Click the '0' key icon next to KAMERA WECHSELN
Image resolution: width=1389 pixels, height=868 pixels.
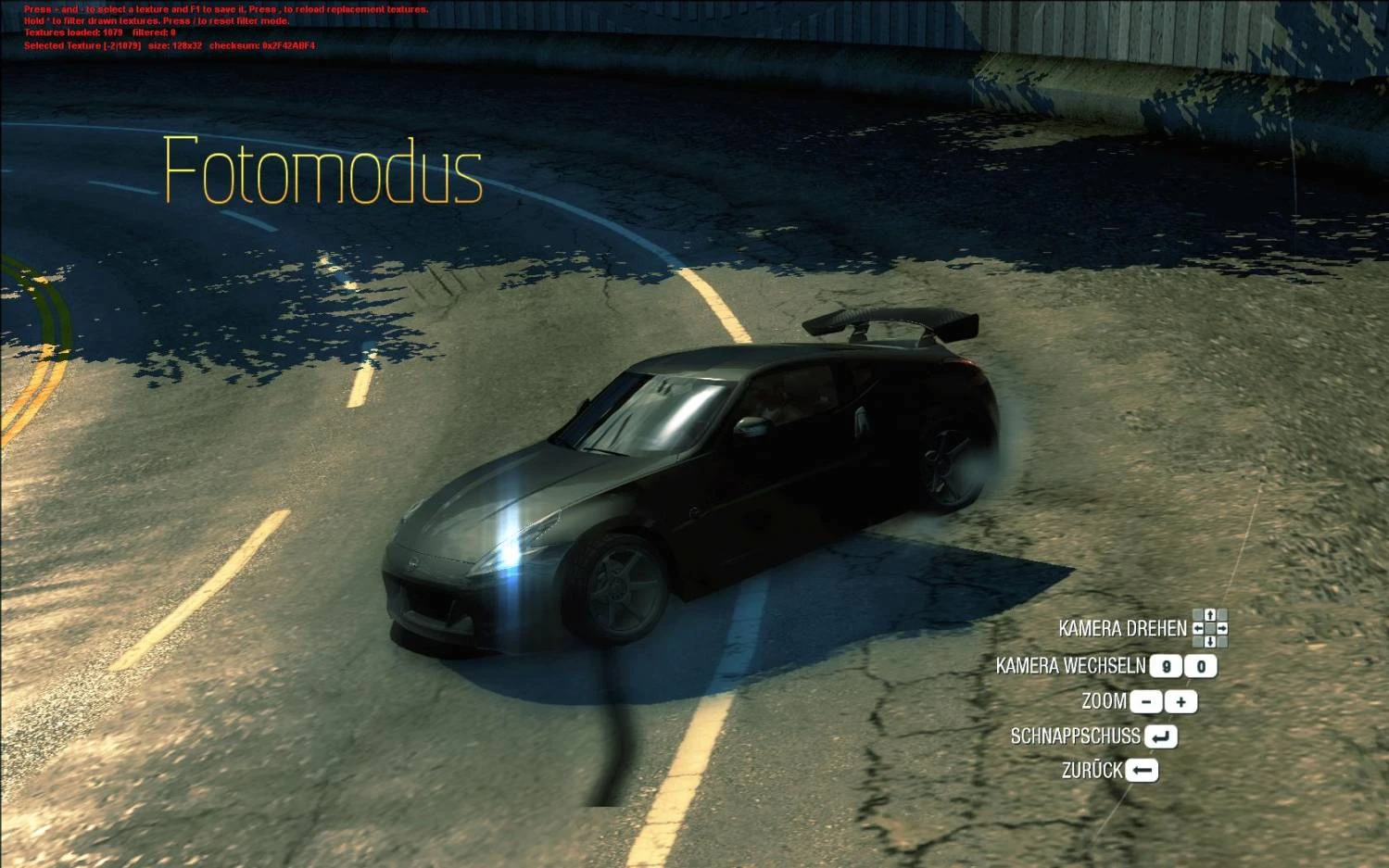(1200, 666)
